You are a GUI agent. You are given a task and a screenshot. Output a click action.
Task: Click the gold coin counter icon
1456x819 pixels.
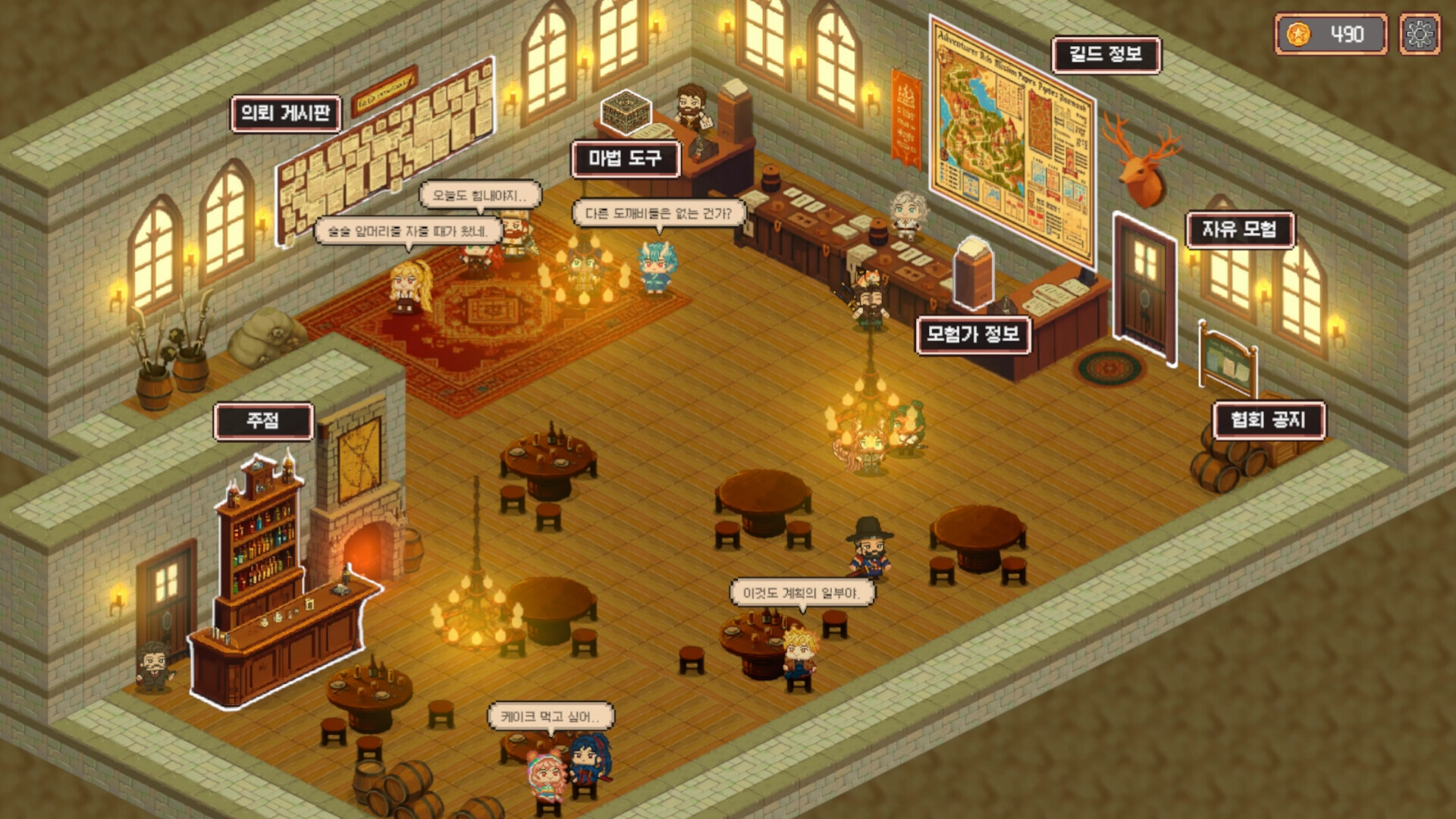(1299, 33)
